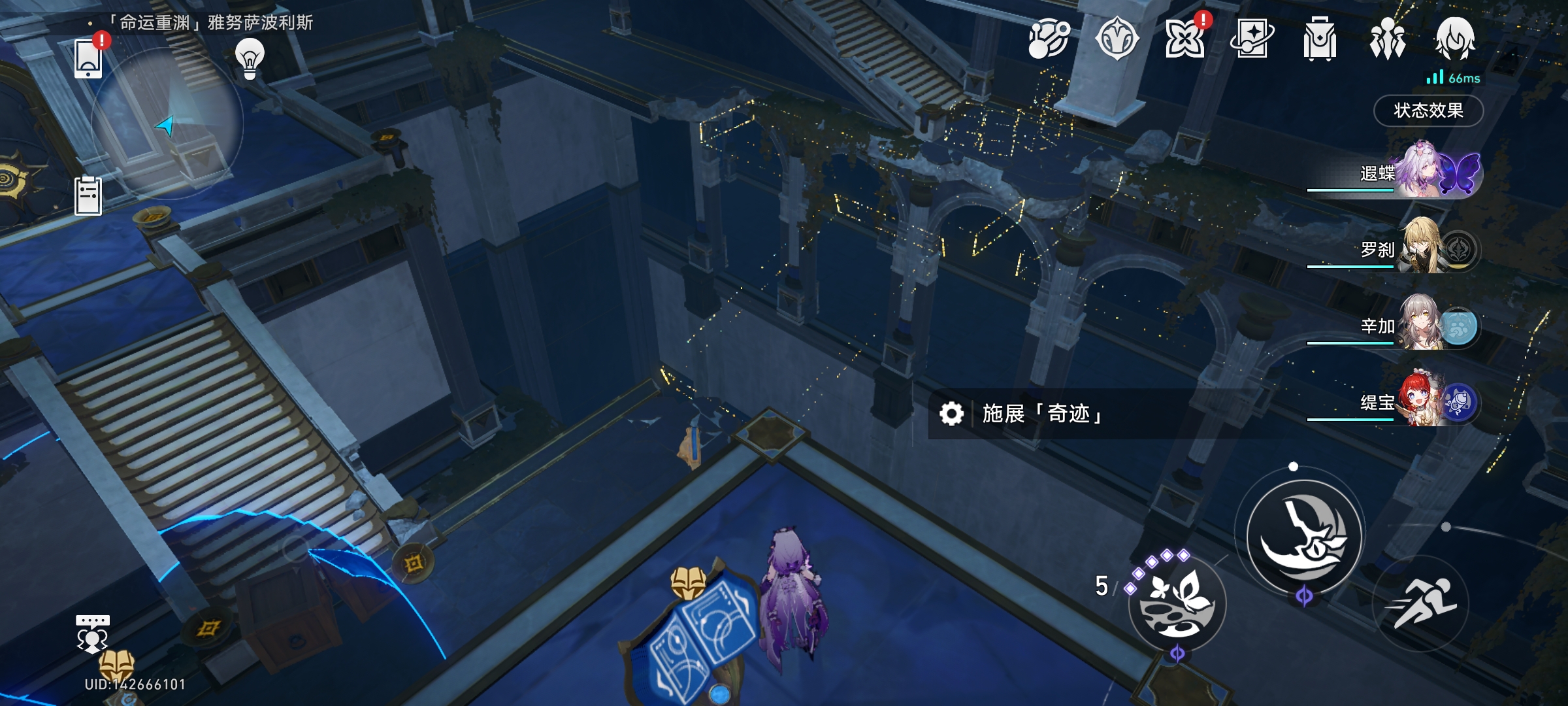Tap the circular minimap

(167, 123)
